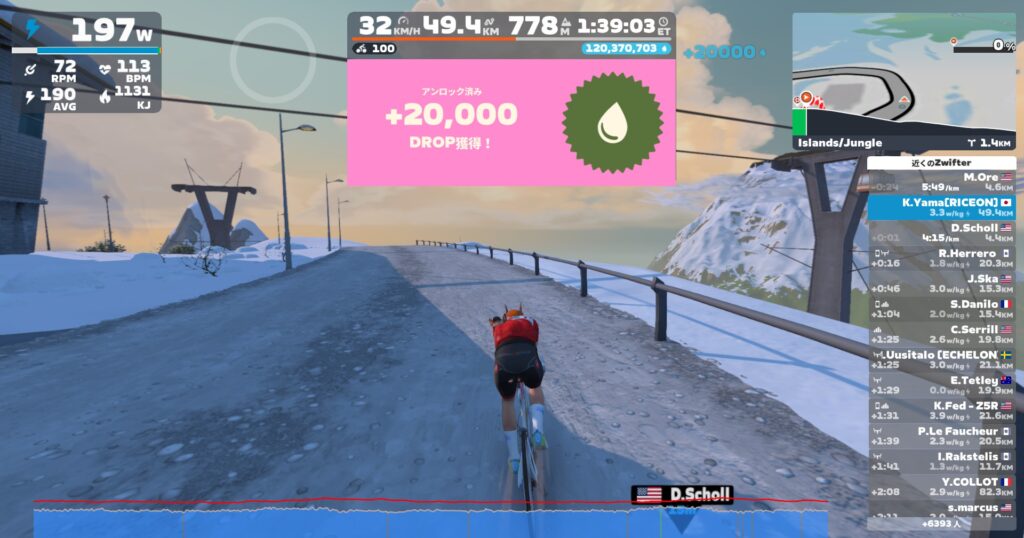1024x538 pixels.
Task: Click the pink +20,000 Drops notification banner
Action: pyautogui.click(x=511, y=122)
